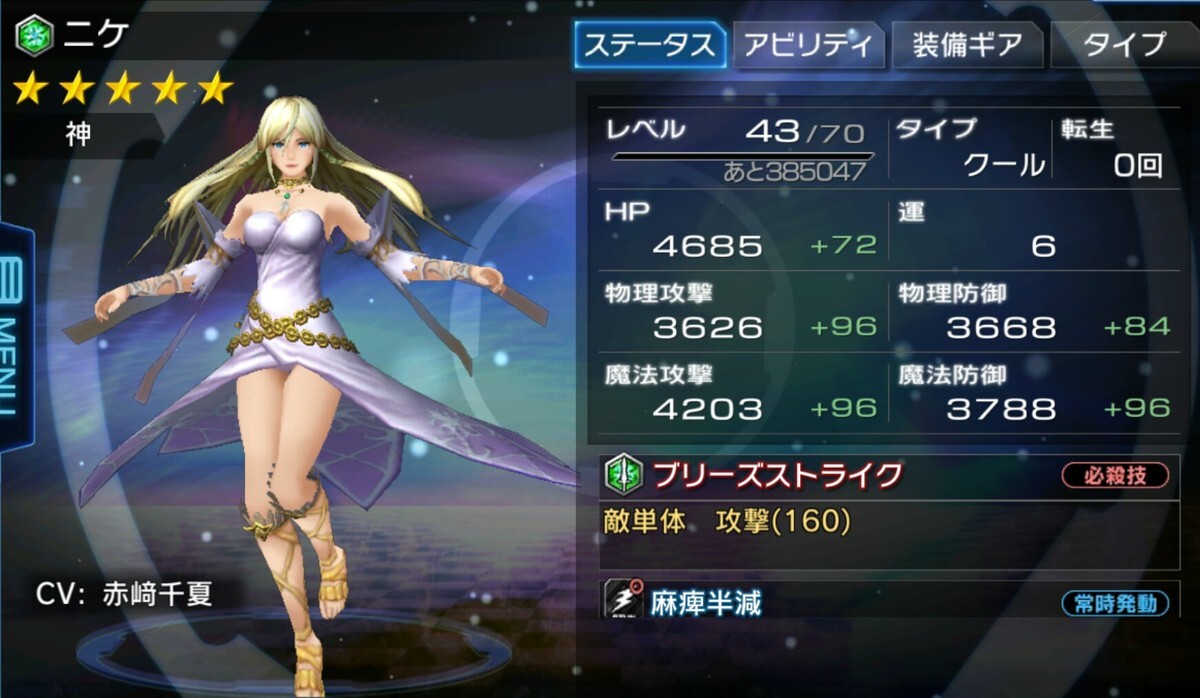Switch to the ステータス tab
The height and width of the screenshot is (698, 1200).
[649, 45]
